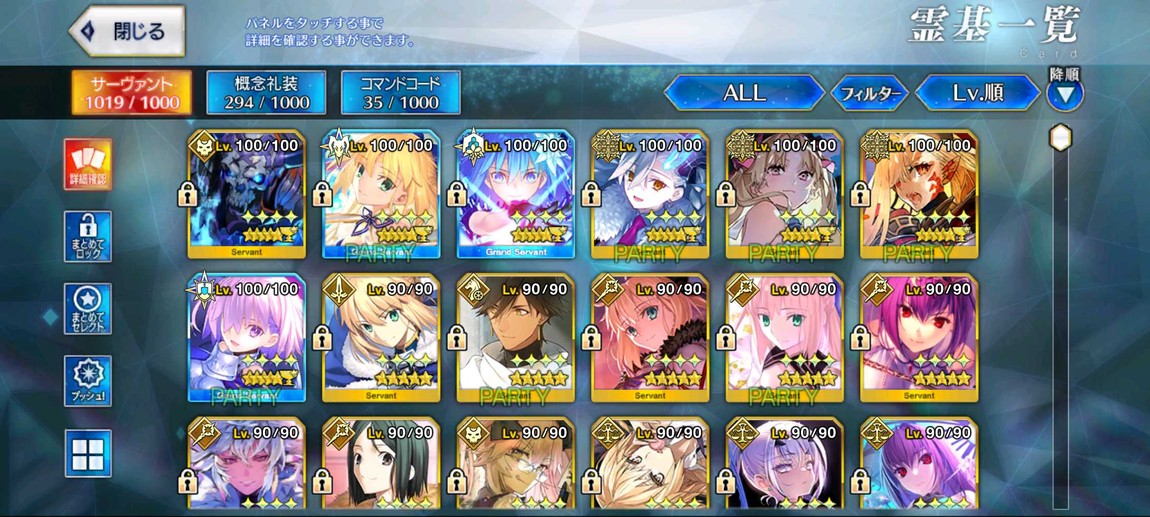The image size is (1150, 517).
Task: Click the まとめてセレクト bulk select button
Action: point(88,308)
